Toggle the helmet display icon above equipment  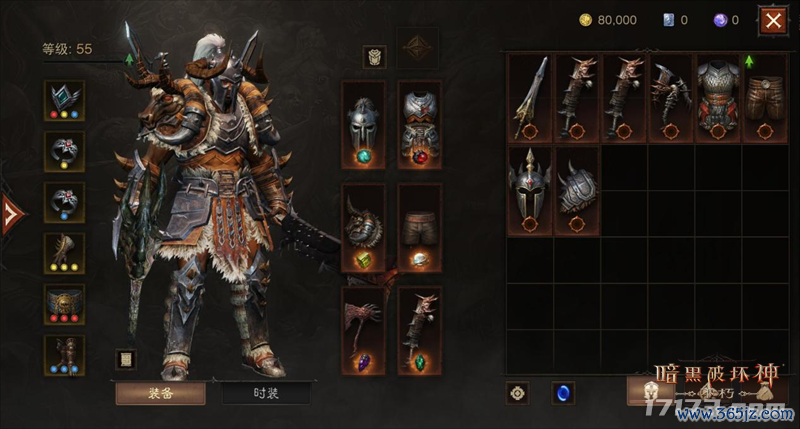click(x=374, y=56)
